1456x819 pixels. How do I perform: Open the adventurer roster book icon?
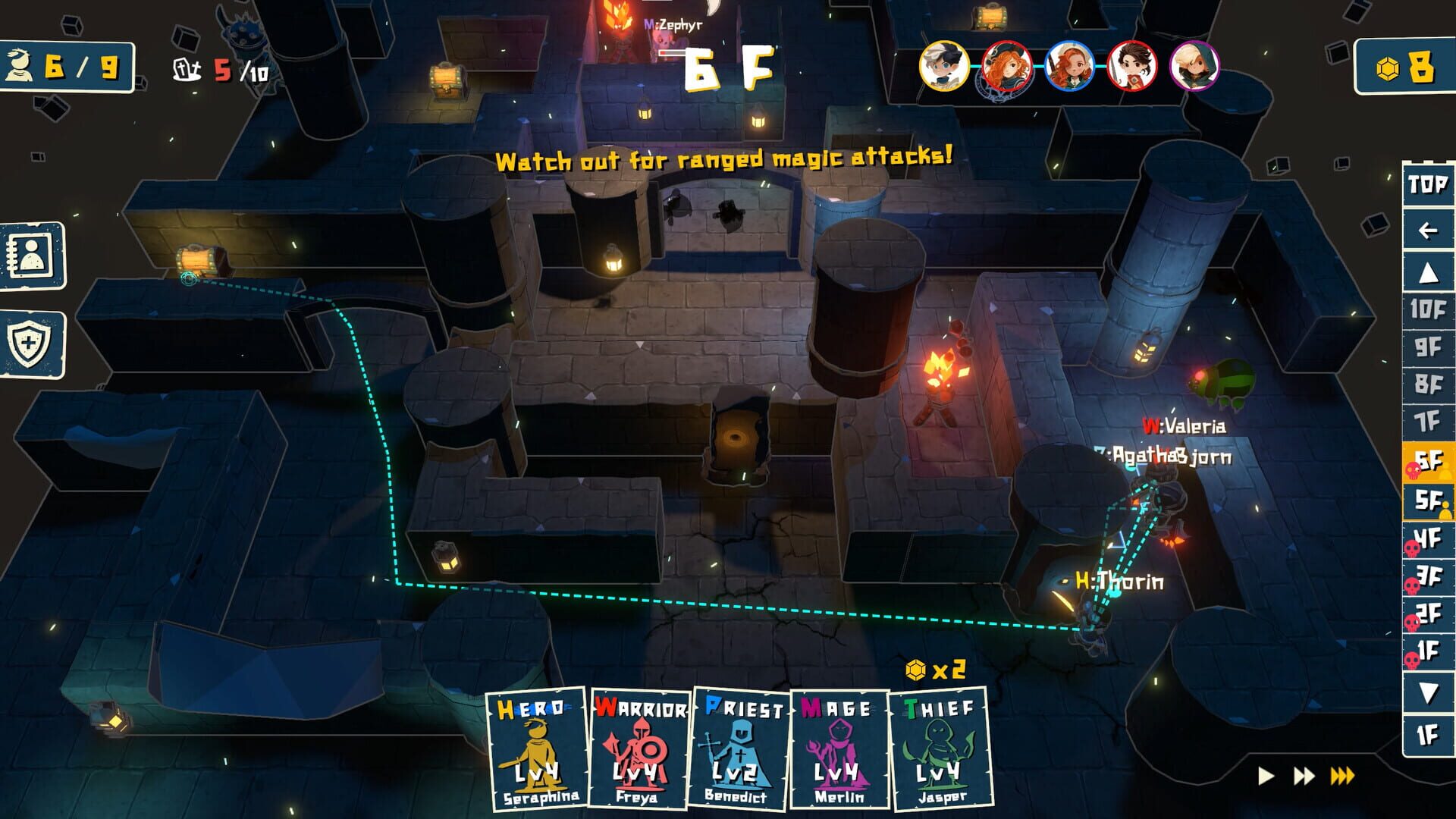click(32, 256)
